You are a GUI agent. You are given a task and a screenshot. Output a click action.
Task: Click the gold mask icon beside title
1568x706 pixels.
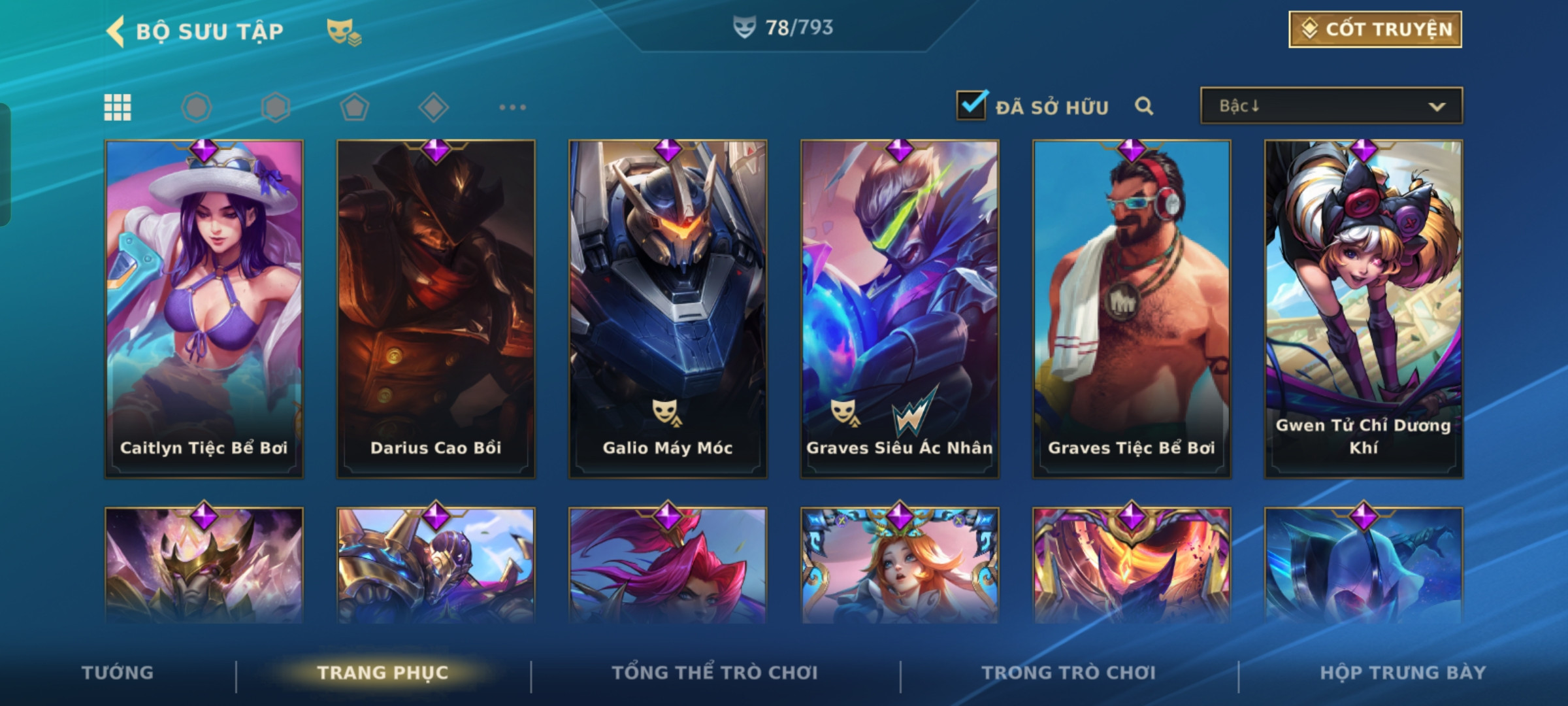coord(343,31)
